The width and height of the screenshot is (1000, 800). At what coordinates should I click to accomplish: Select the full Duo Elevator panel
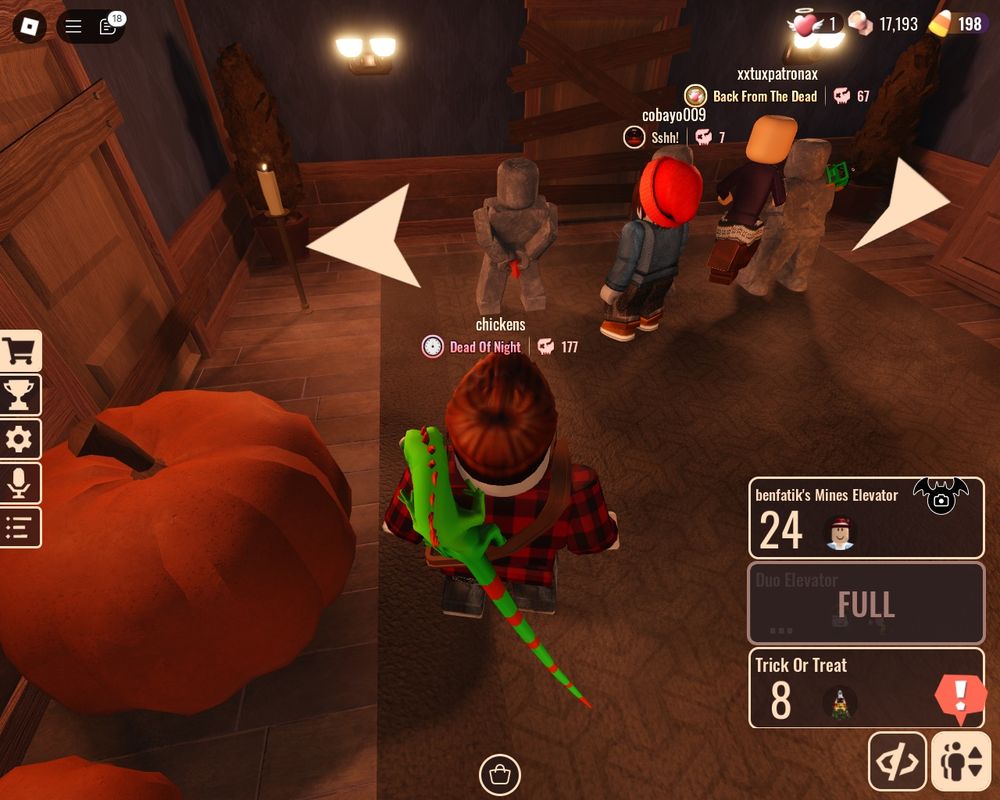[x=865, y=603]
